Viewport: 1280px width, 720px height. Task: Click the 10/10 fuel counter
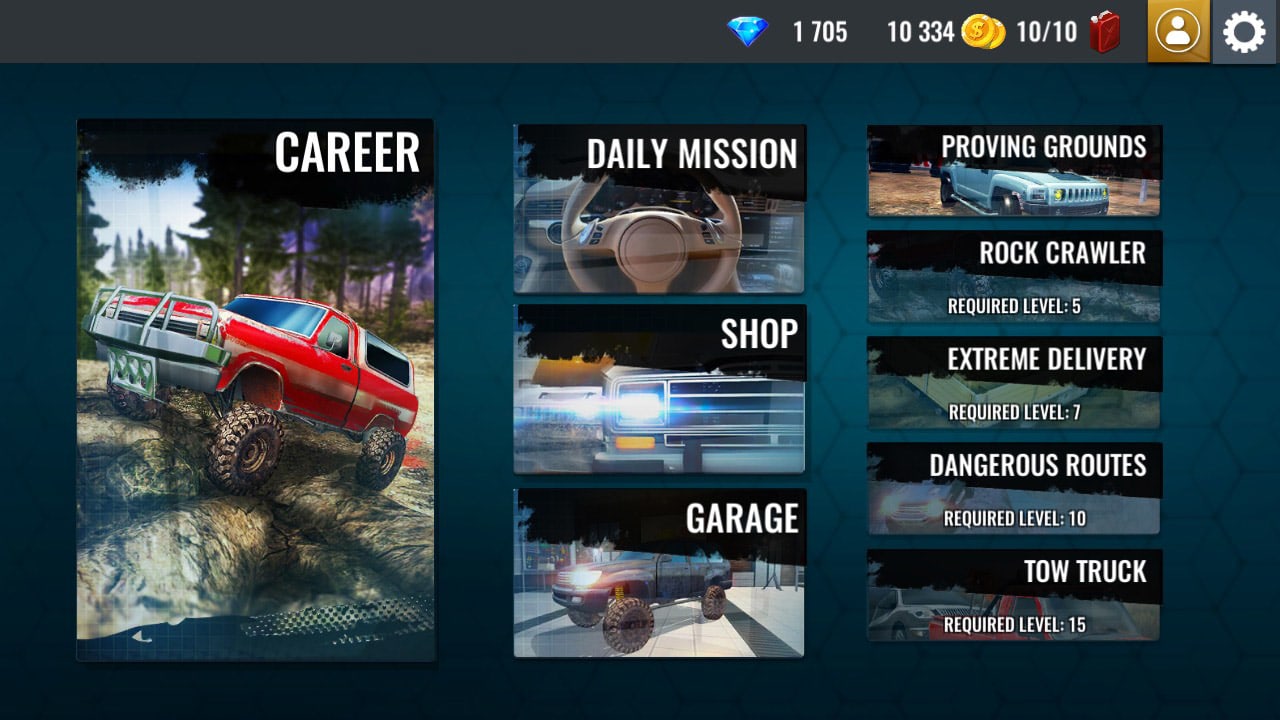pyautogui.click(x=1049, y=32)
